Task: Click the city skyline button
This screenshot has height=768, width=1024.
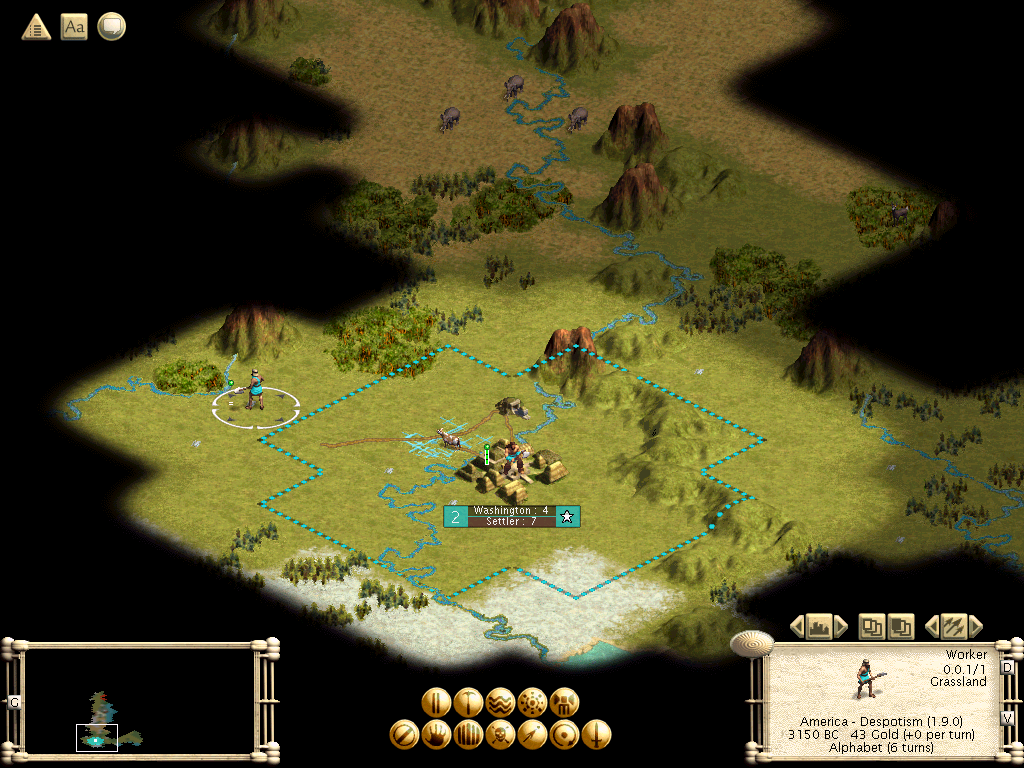Action: click(x=819, y=627)
